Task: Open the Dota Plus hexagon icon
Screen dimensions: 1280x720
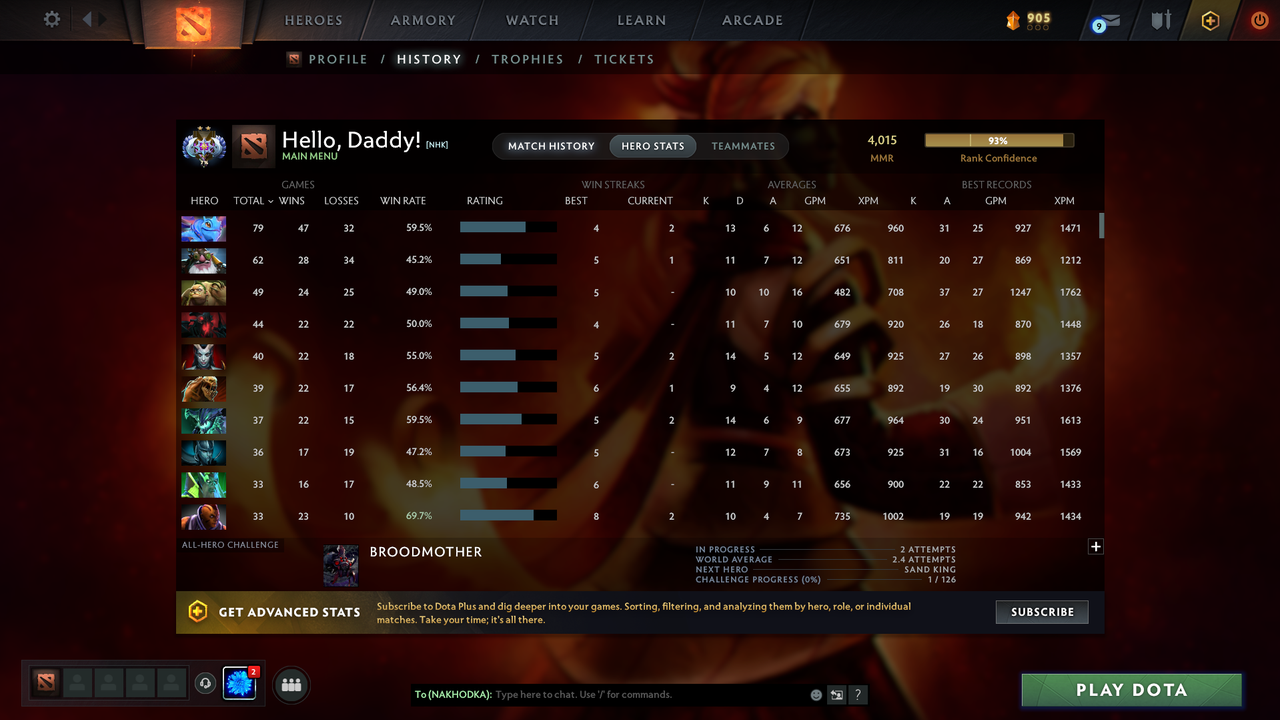Action: [1209, 20]
